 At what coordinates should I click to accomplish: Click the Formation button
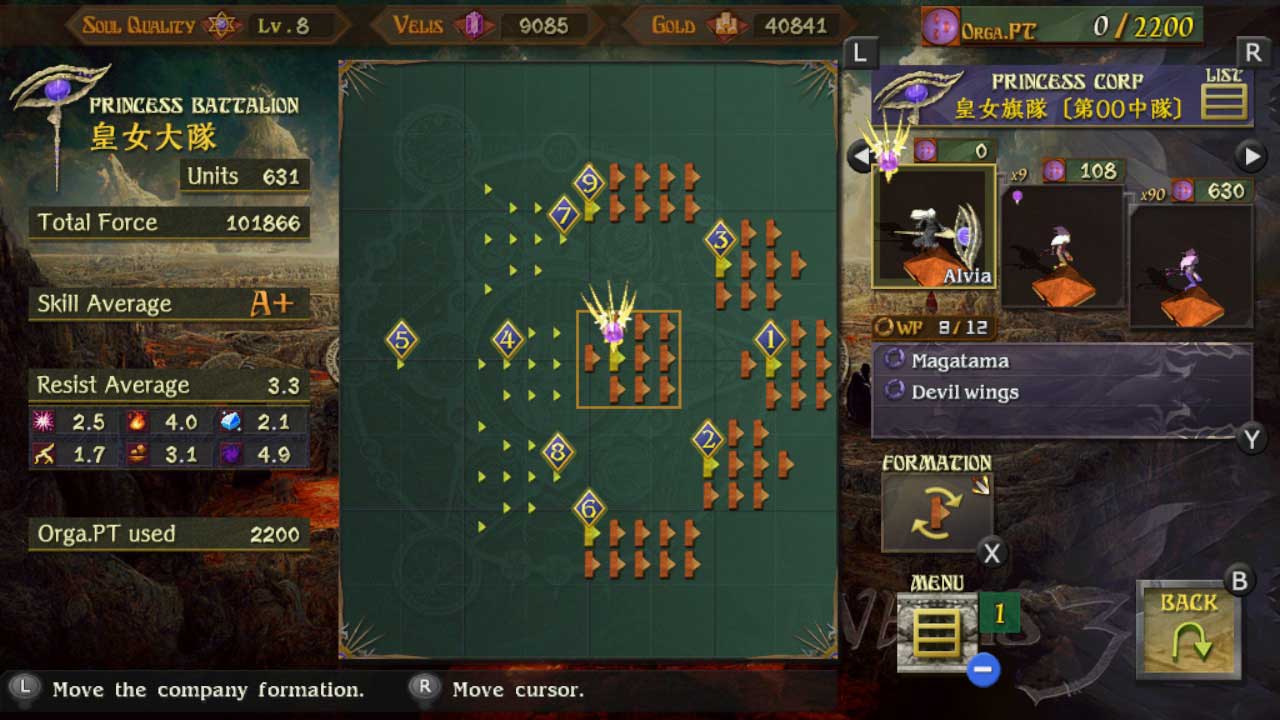[937, 510]
